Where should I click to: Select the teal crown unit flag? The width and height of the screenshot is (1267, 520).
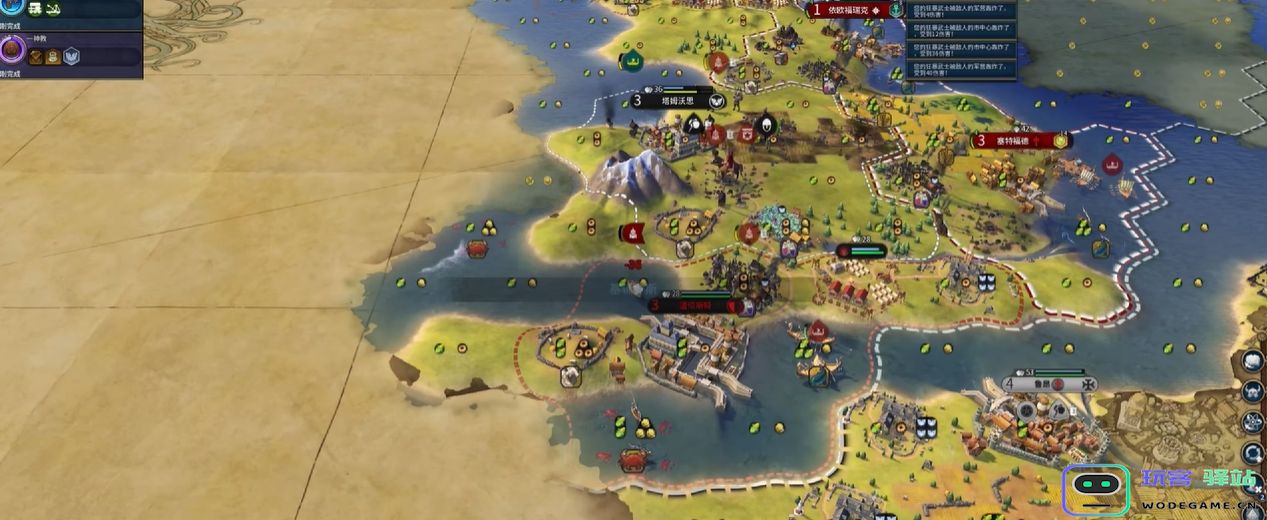[632, 61]
